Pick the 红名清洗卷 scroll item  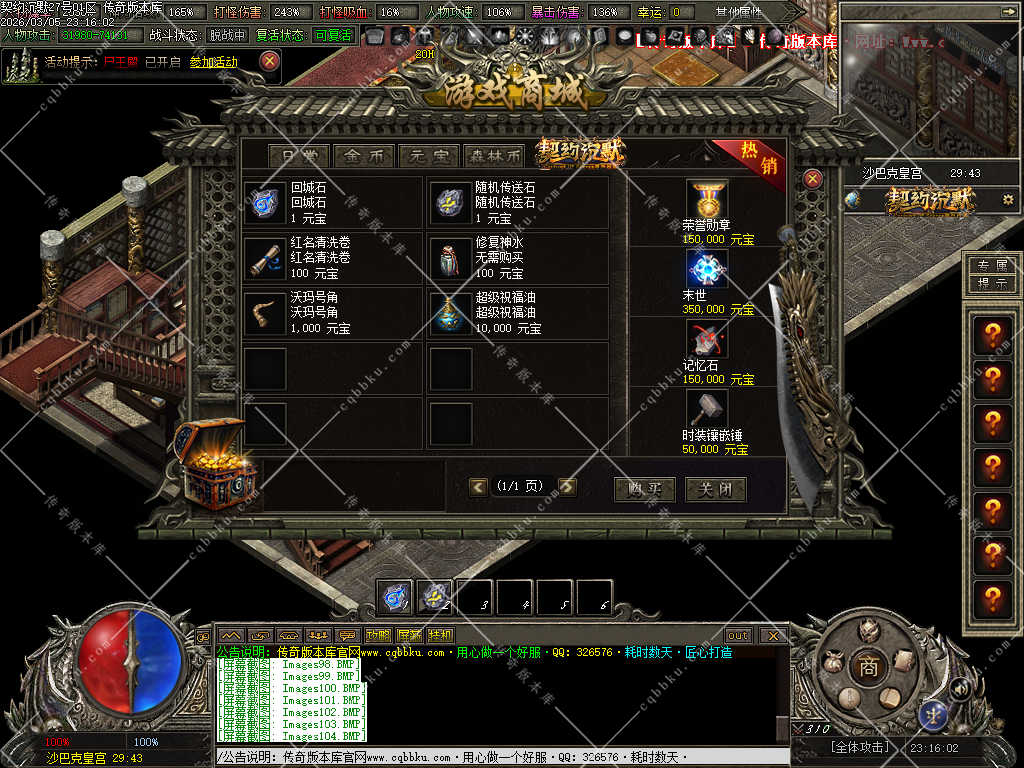click(x=266, y=258)
